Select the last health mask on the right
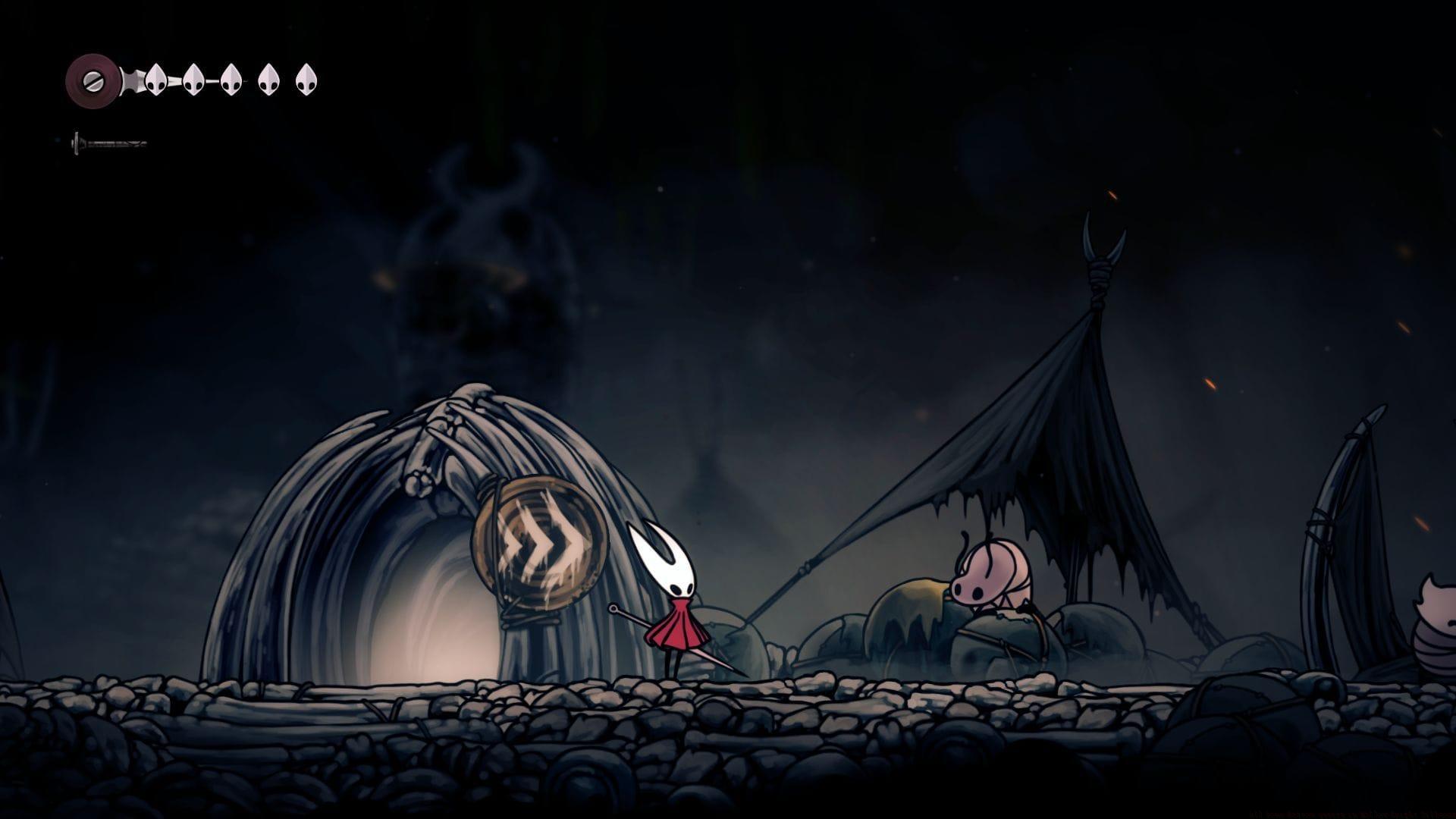The width and height of the screenshot is (1456, 819). tap(306, 80)
